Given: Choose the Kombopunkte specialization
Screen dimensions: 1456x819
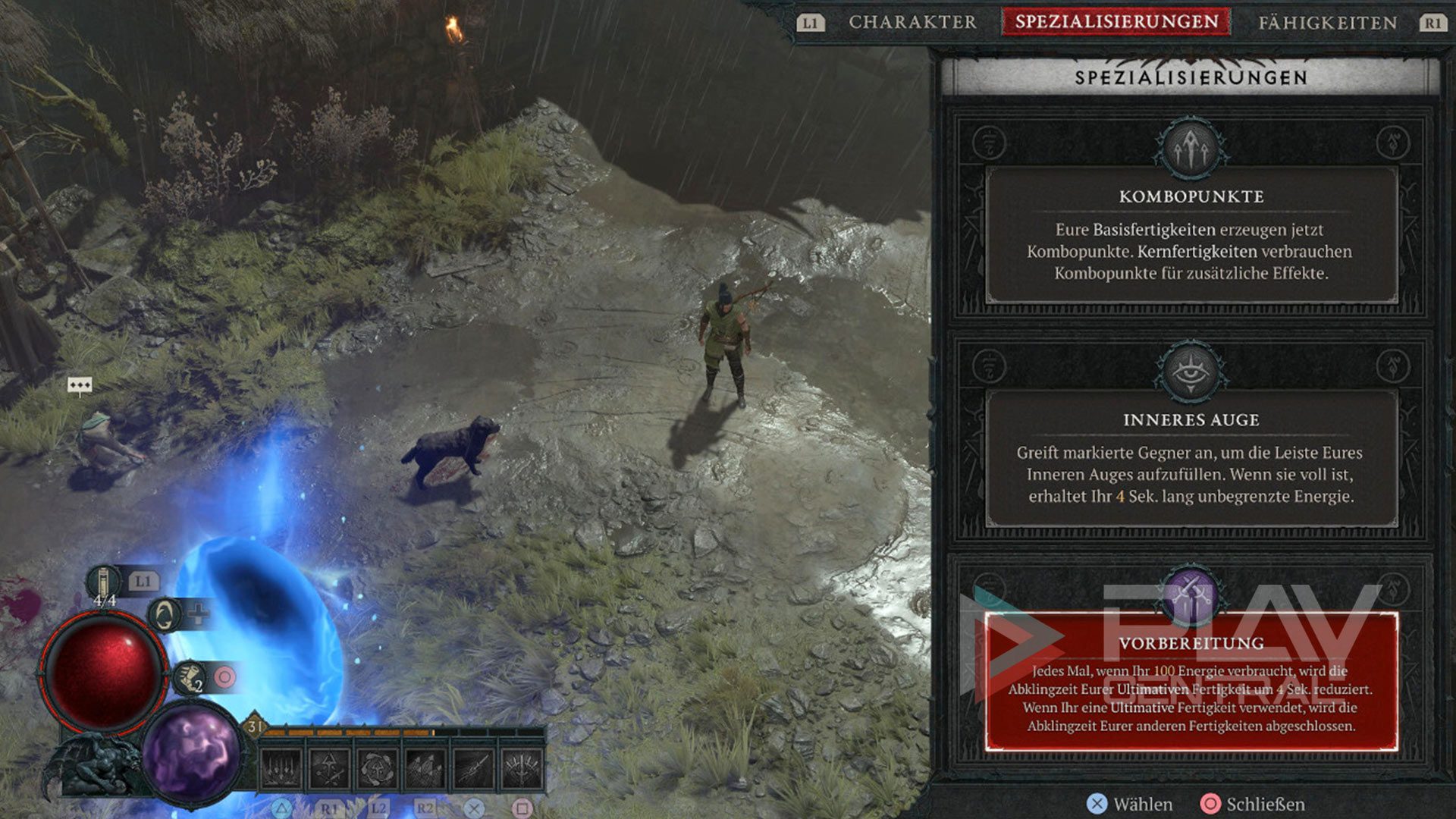Looking at the screenshot, I should pos(1191,235).
